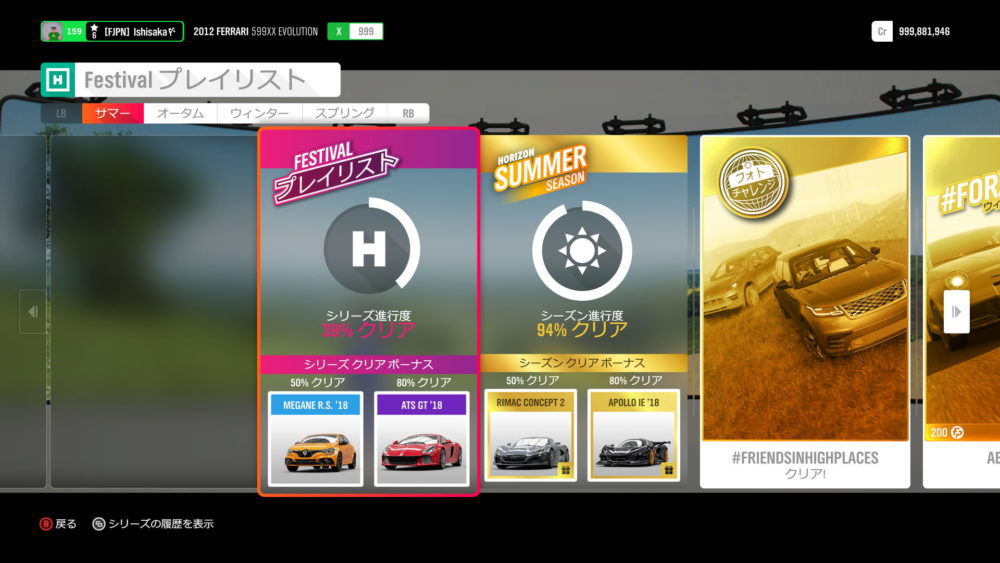The height and width of the screenshot is (563, 1000).
Task: Inspect the Apollo IE '18 reward
Action: [633, 435]
